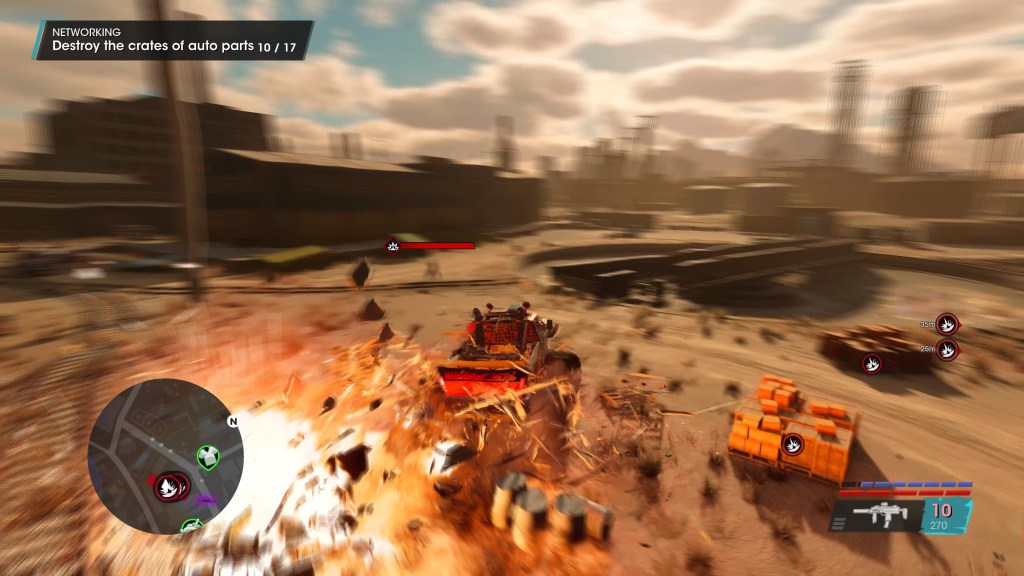Select the purple marker on the minimap

pyautogui.click(x=206, y=497)
